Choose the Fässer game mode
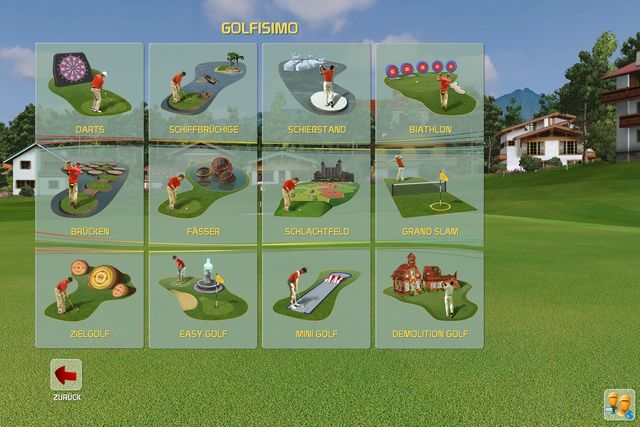Image resolution: width=640 pixels, height=427 pixels. click(x=203, y=193)
